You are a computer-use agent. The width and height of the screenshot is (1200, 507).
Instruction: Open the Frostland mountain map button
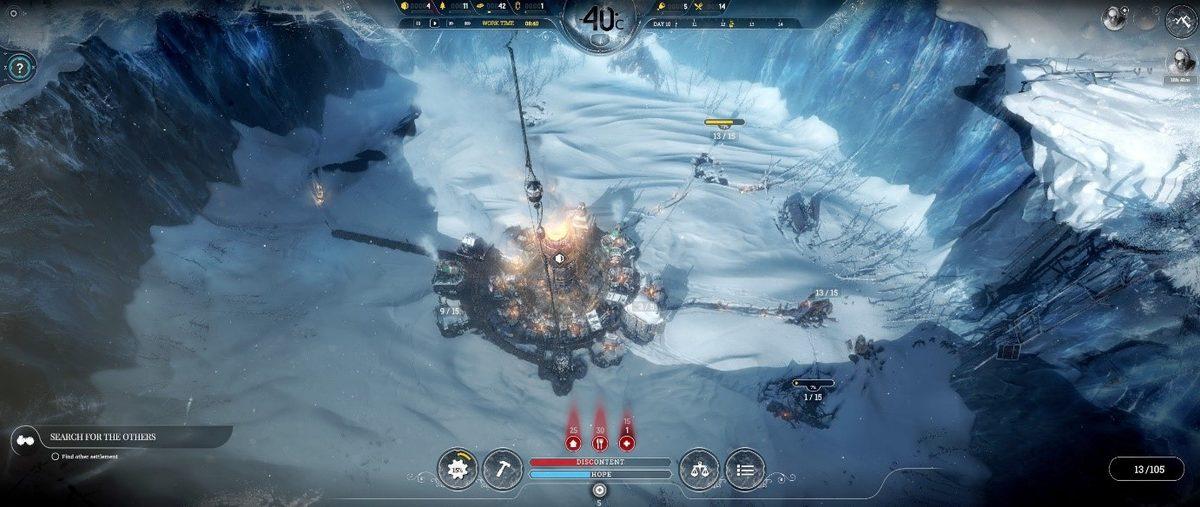pyautogui.click(x=1181, y=19)
